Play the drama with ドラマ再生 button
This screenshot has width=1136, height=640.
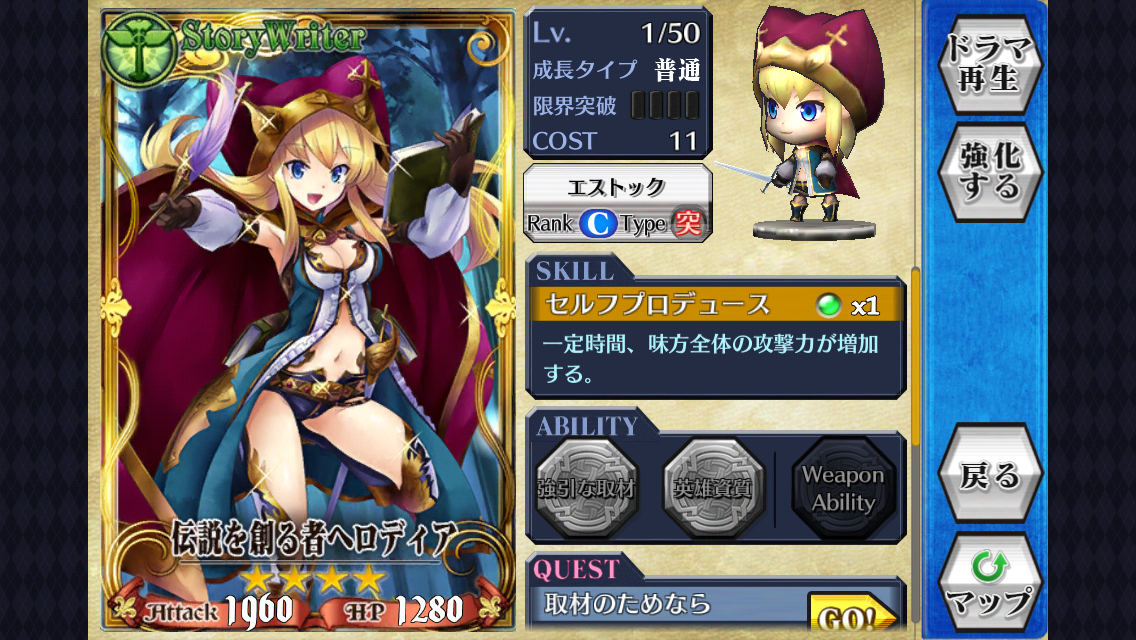pyautogui.click(x=989, y=64)
